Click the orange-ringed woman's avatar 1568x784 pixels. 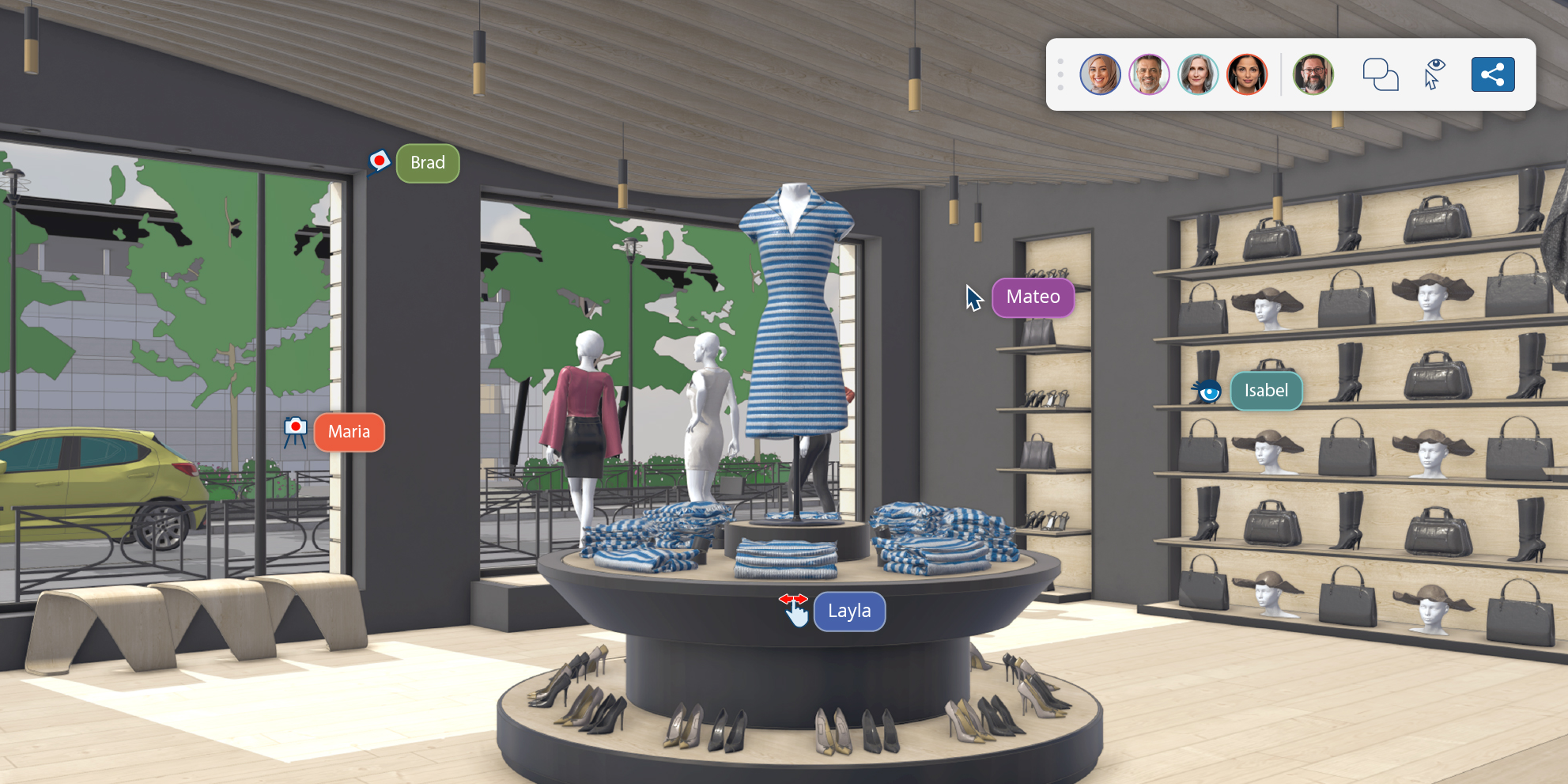click(1248, 74)
